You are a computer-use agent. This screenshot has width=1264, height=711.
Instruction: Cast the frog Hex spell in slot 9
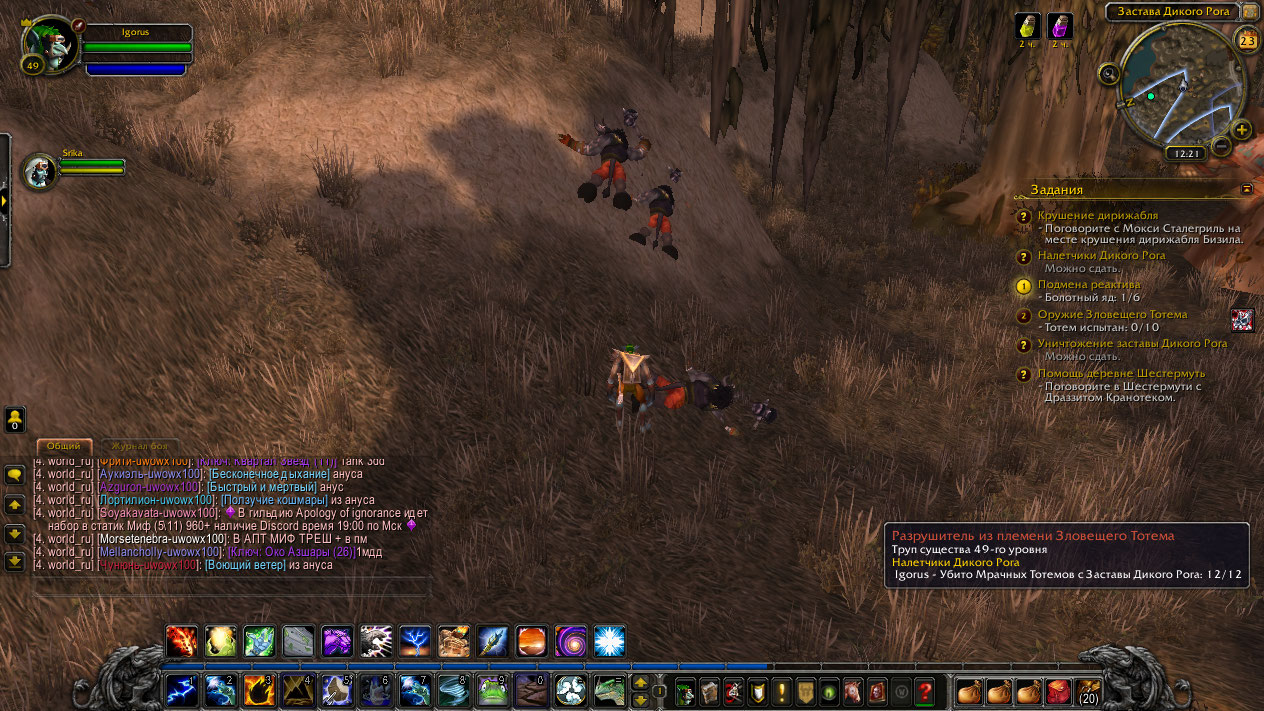[x=492, y=689]
